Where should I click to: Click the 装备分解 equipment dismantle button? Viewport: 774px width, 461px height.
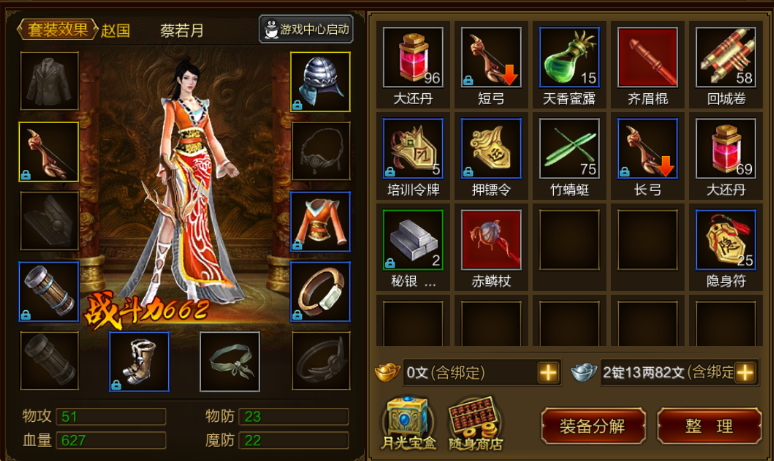(x=593, y=425)
